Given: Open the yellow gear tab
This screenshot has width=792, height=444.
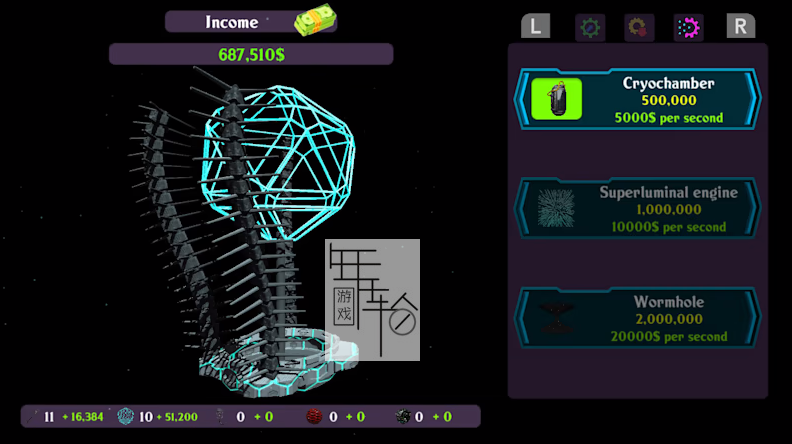Looking at the screenshot, I should (x=639, y=27).
